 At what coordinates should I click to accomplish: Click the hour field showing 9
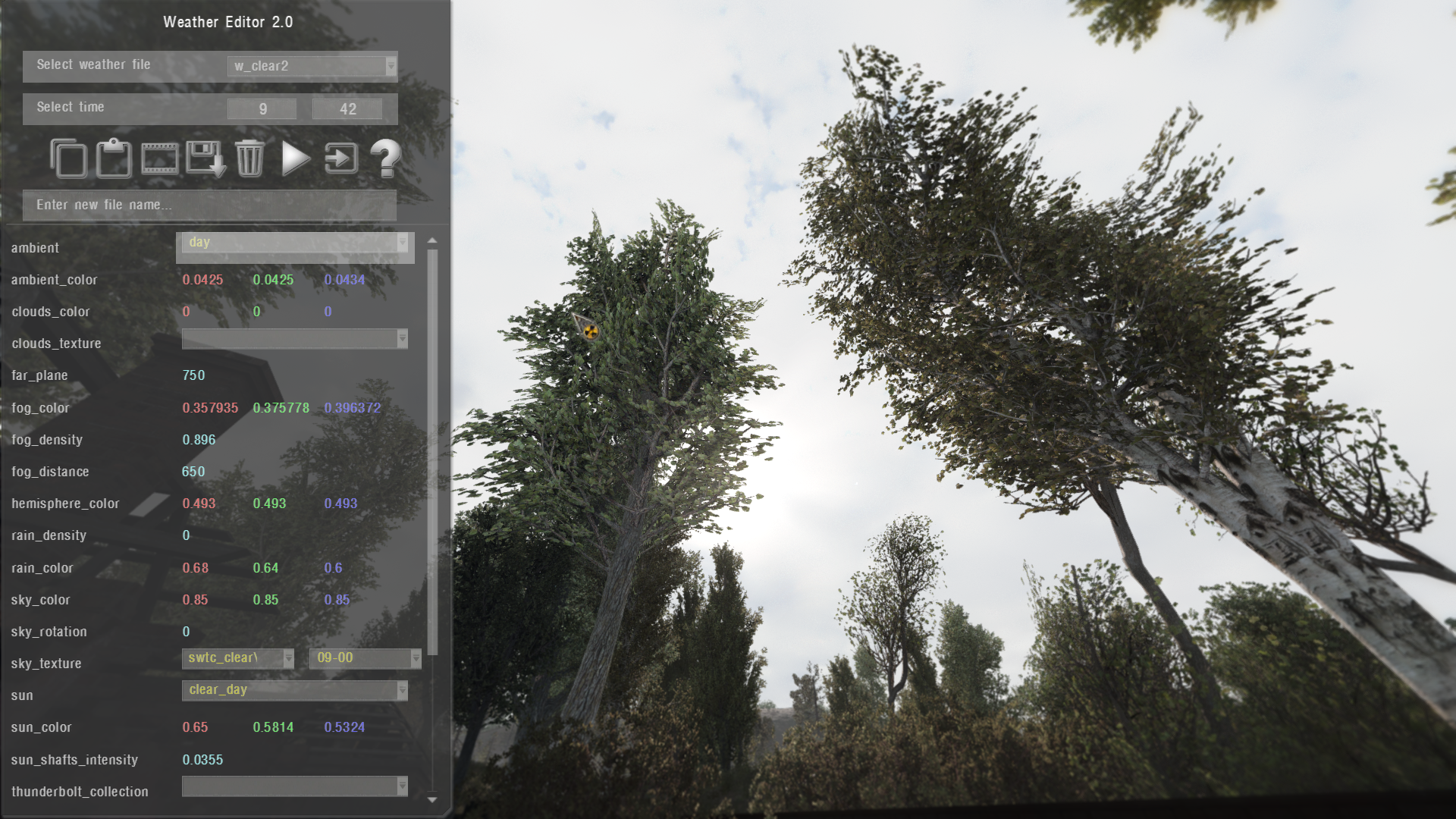(x=262, y=108)
